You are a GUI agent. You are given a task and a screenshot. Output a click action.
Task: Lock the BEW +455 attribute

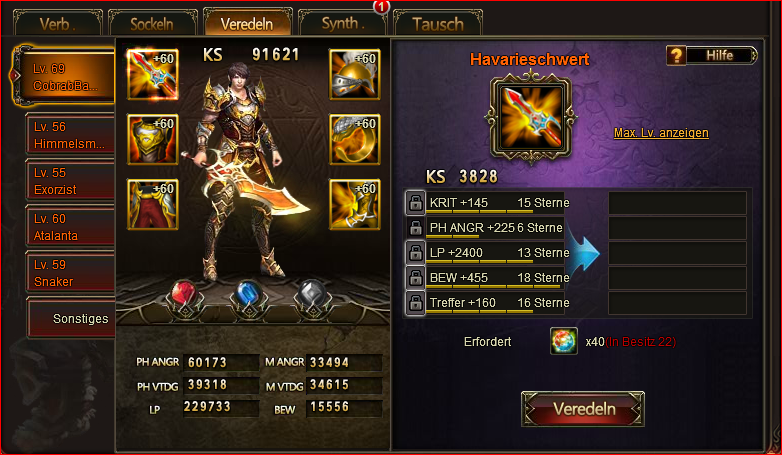(415, 277)
